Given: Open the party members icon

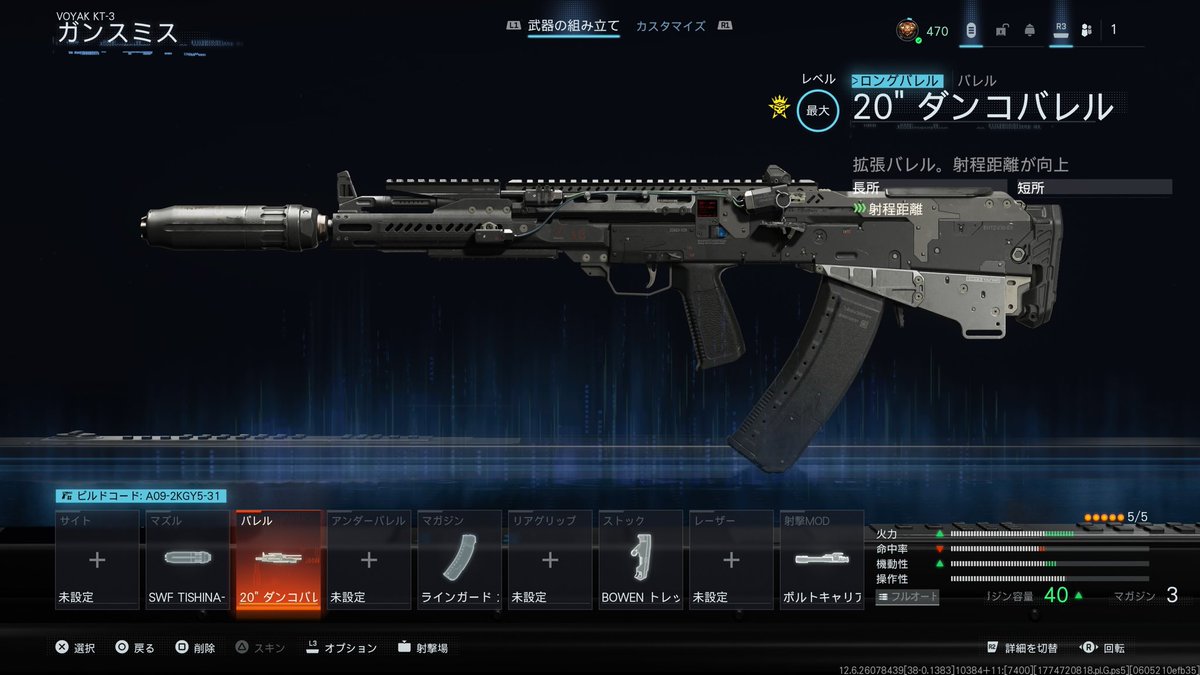Looking at the screenshot, I should click(1088, 31).
